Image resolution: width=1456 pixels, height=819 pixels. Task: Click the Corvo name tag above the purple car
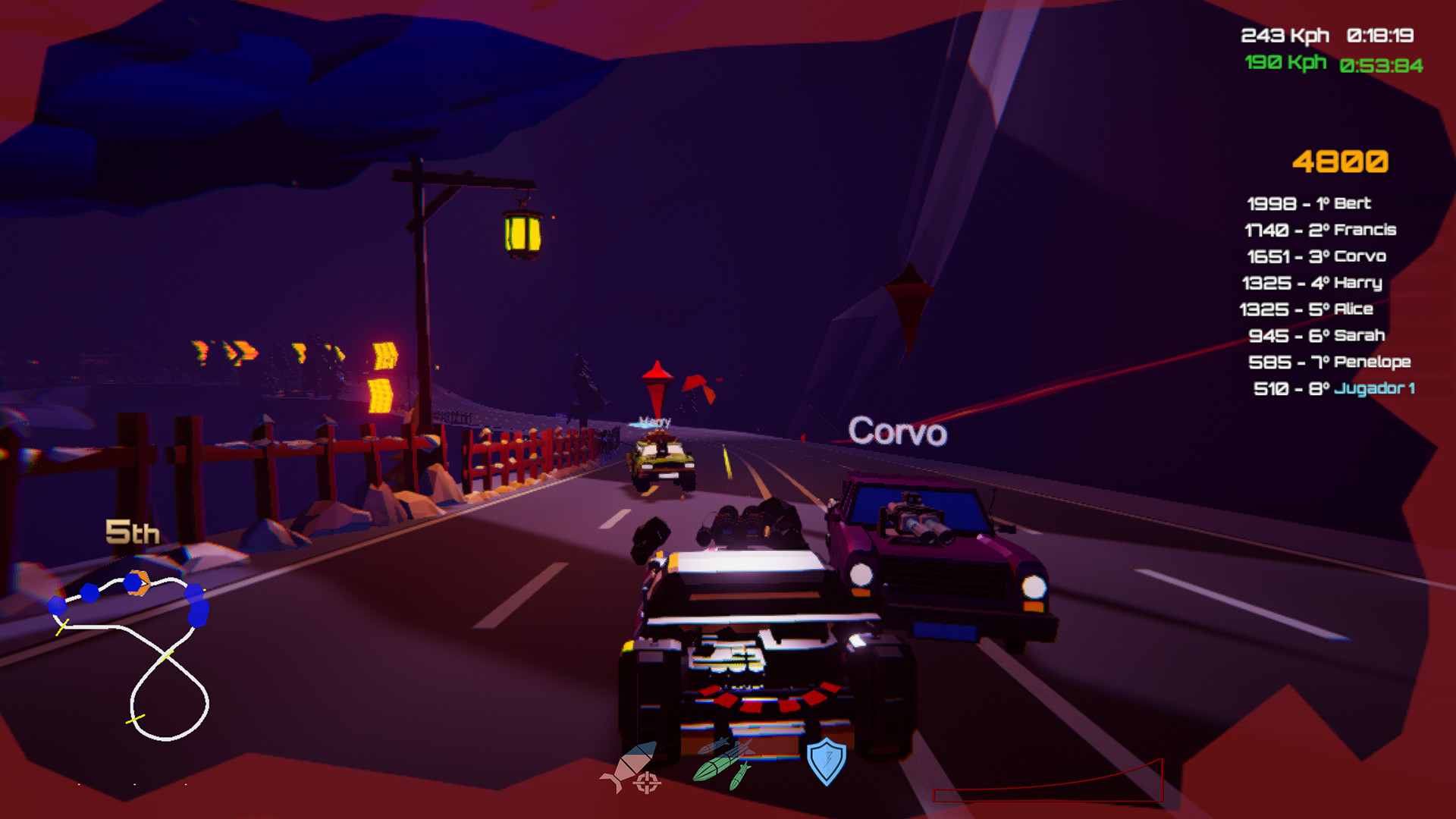point(897,432)
